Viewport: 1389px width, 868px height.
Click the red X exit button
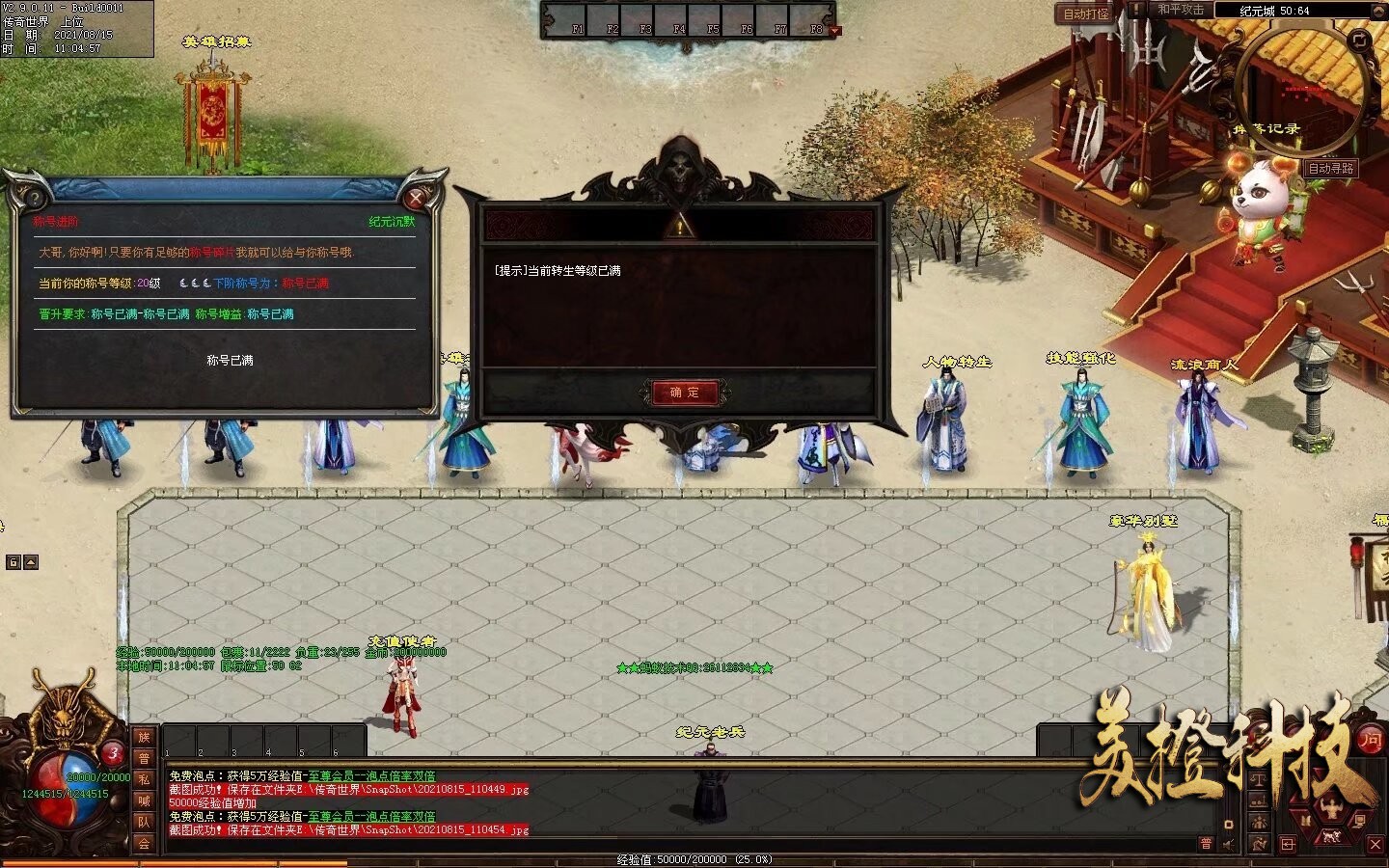(x=1375, y=844)
